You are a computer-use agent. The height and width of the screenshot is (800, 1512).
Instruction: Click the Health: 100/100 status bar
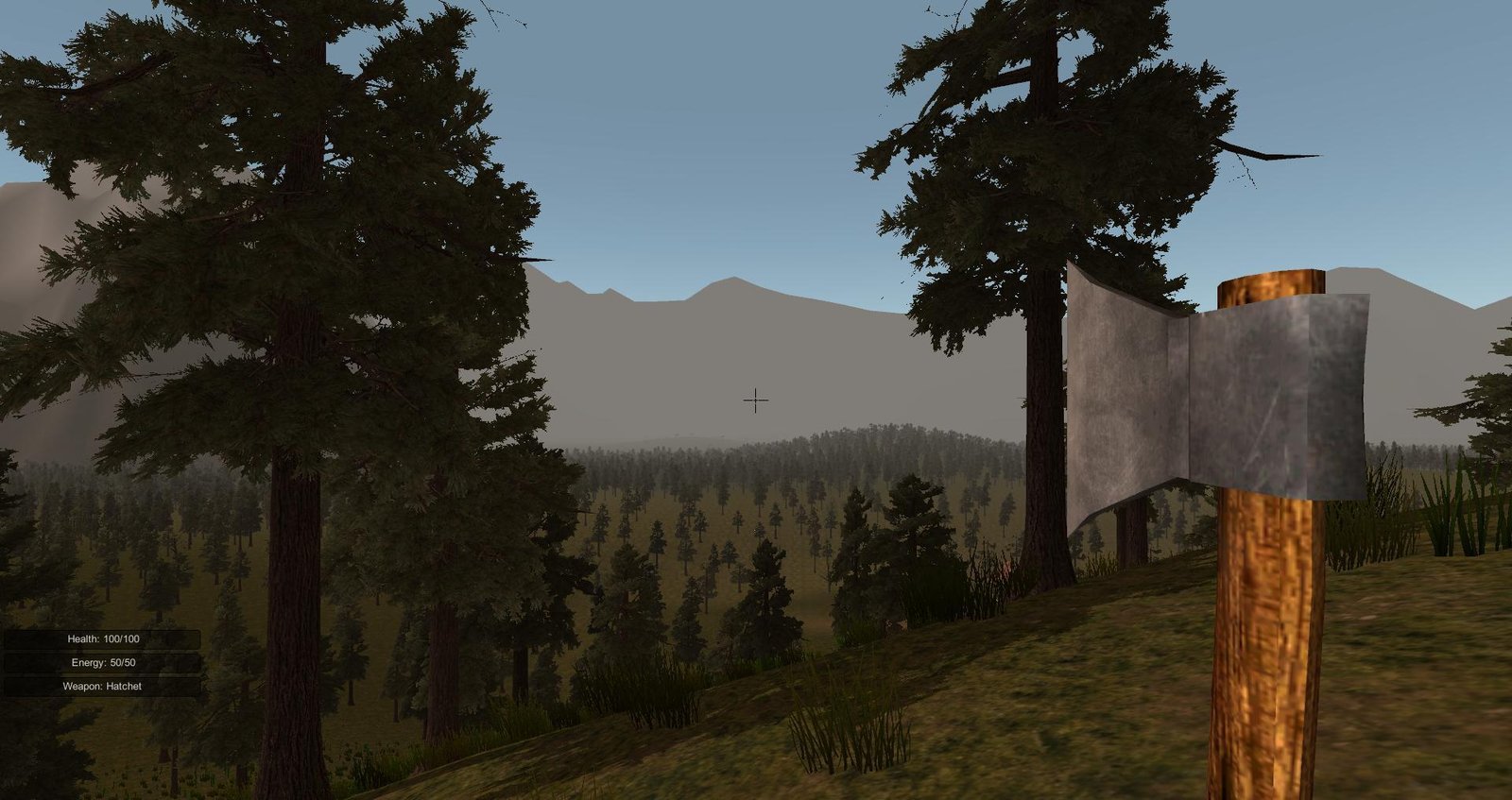click(101, 638)
